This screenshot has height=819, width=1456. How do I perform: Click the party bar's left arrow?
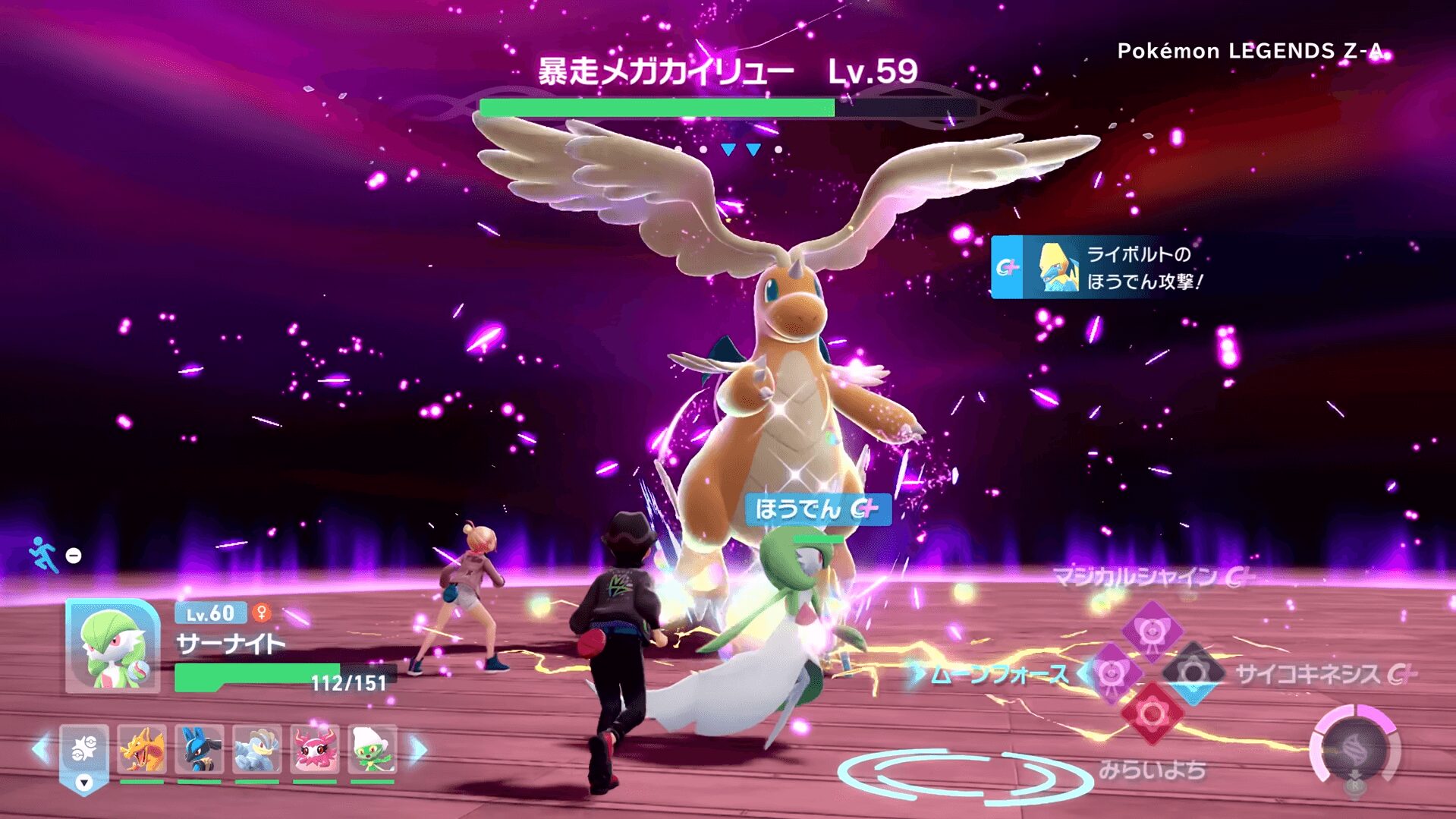(41, 749)
